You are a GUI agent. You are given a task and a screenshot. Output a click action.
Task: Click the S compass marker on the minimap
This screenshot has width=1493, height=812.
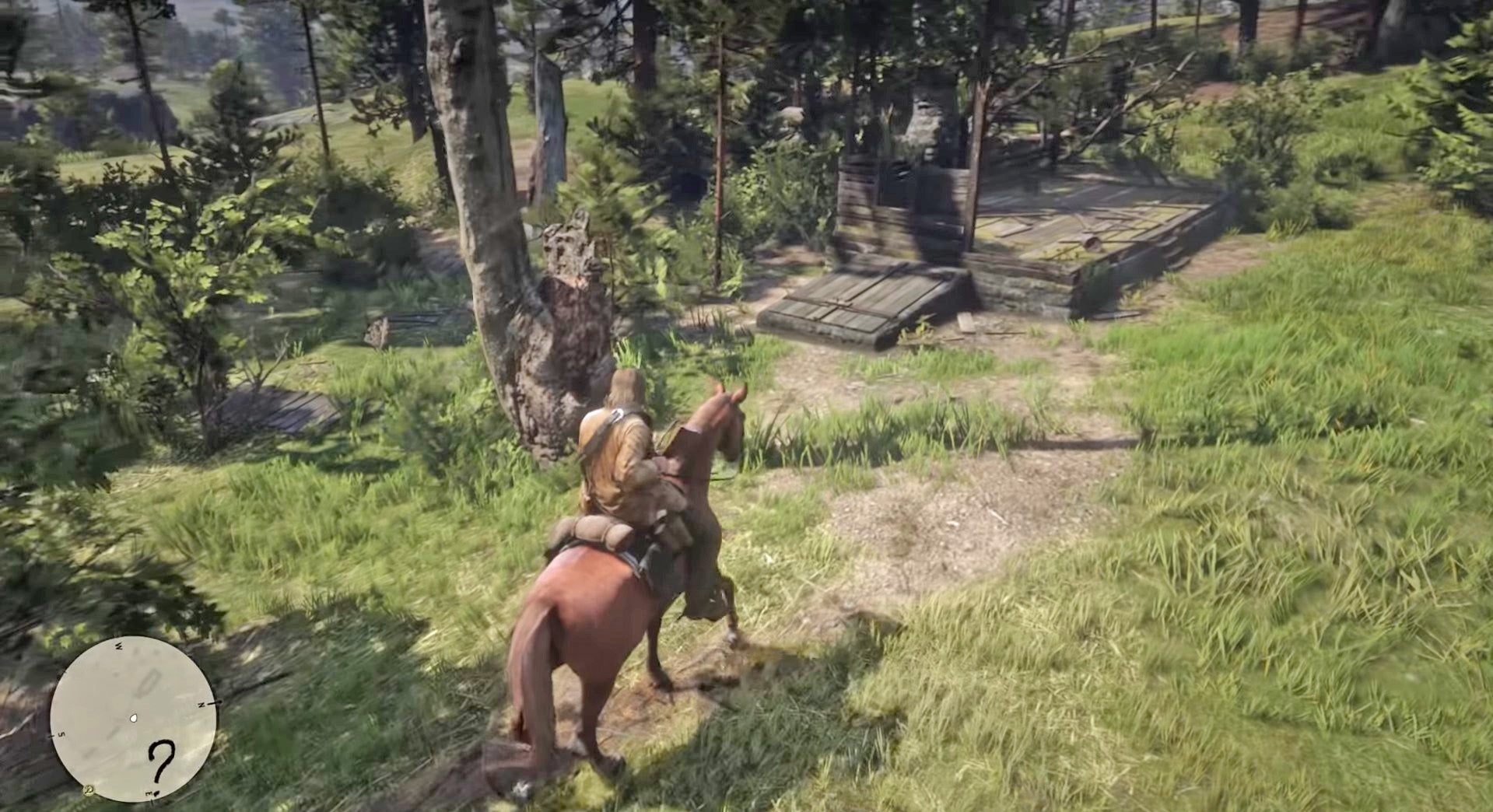(x=61, y=734)
